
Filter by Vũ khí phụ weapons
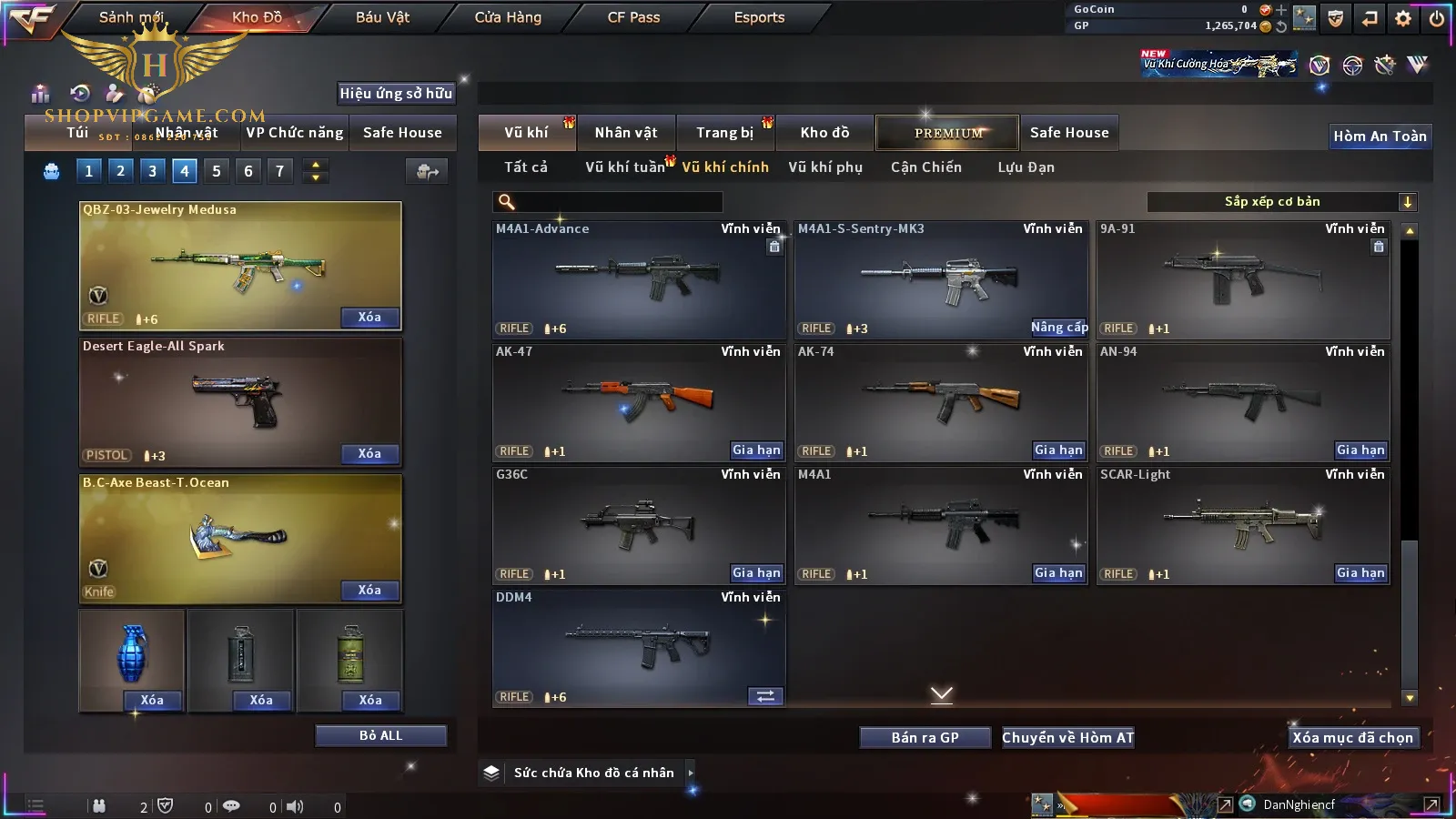point(825,167)
